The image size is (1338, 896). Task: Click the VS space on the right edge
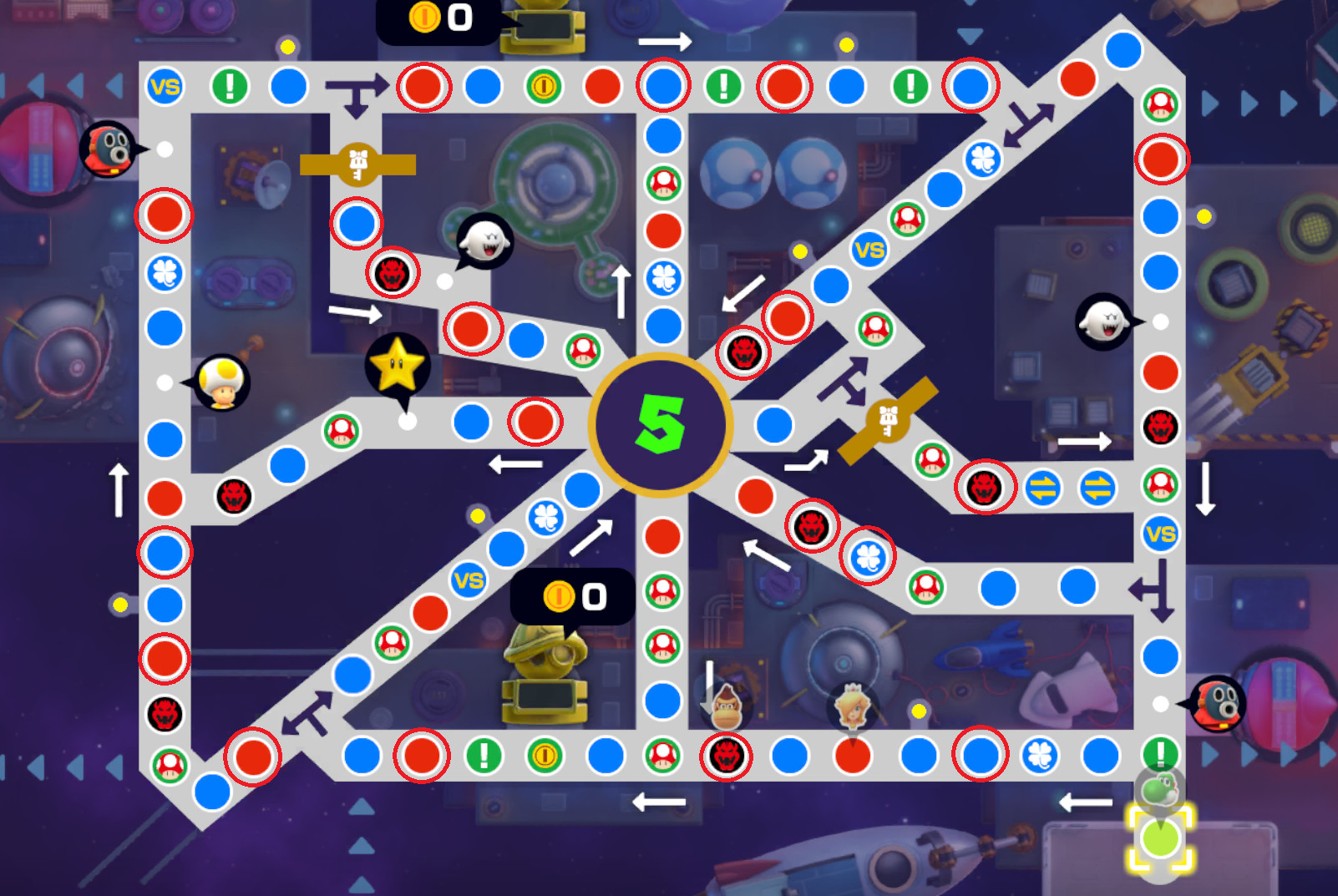point(1160,532)
